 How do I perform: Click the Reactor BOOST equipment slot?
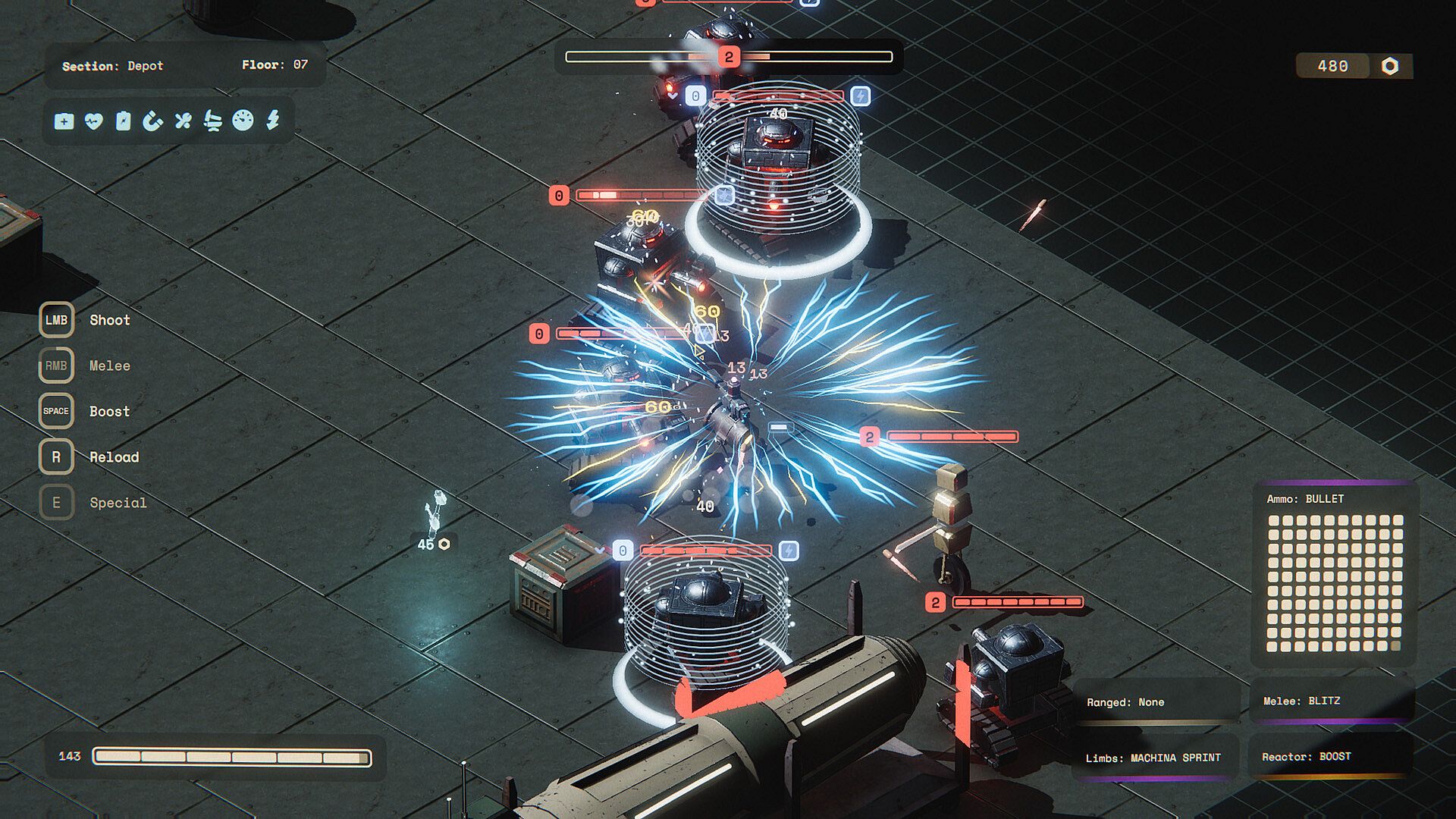coord(1331,757)
